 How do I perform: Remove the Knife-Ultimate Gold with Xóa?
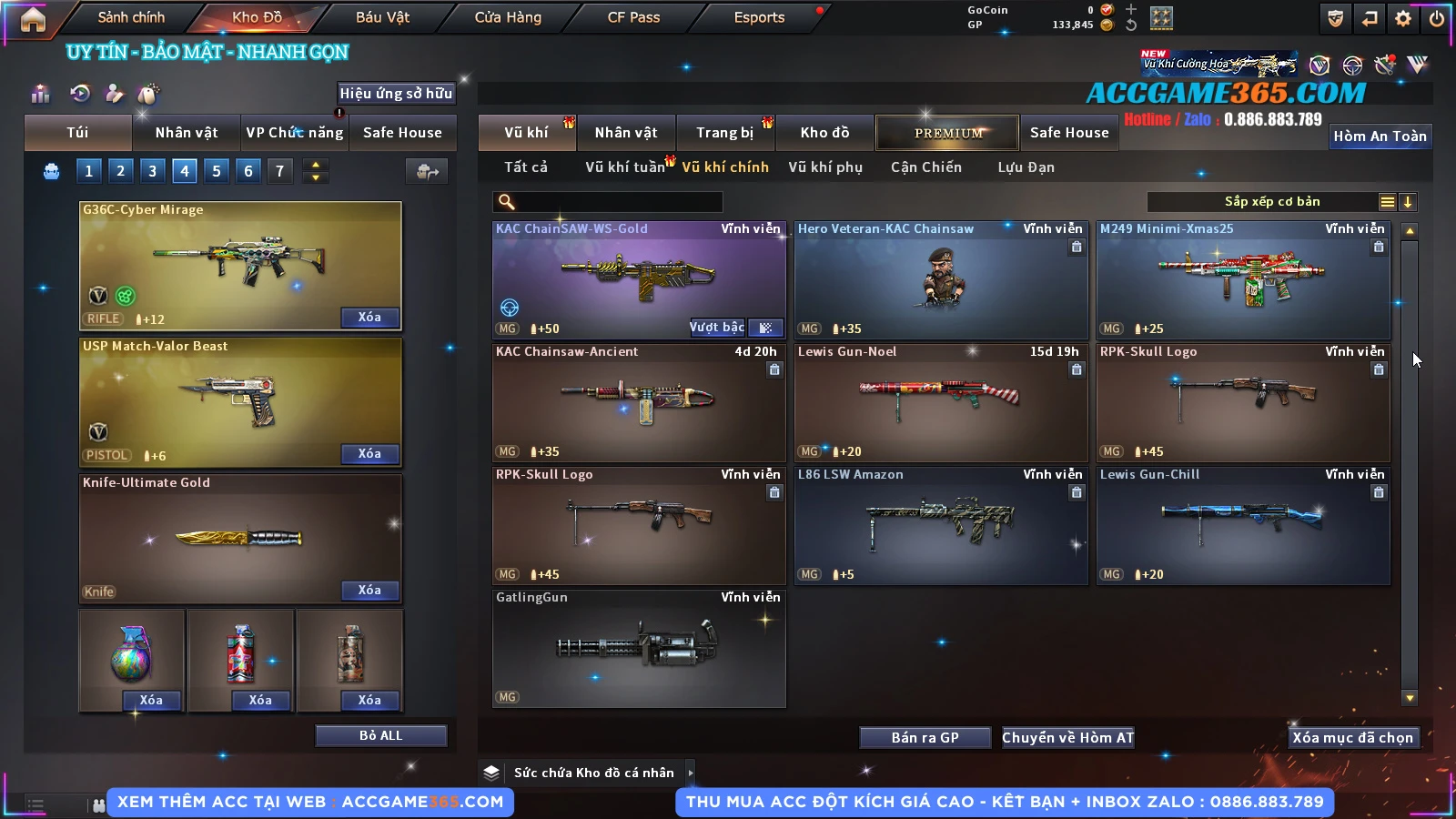369,591
